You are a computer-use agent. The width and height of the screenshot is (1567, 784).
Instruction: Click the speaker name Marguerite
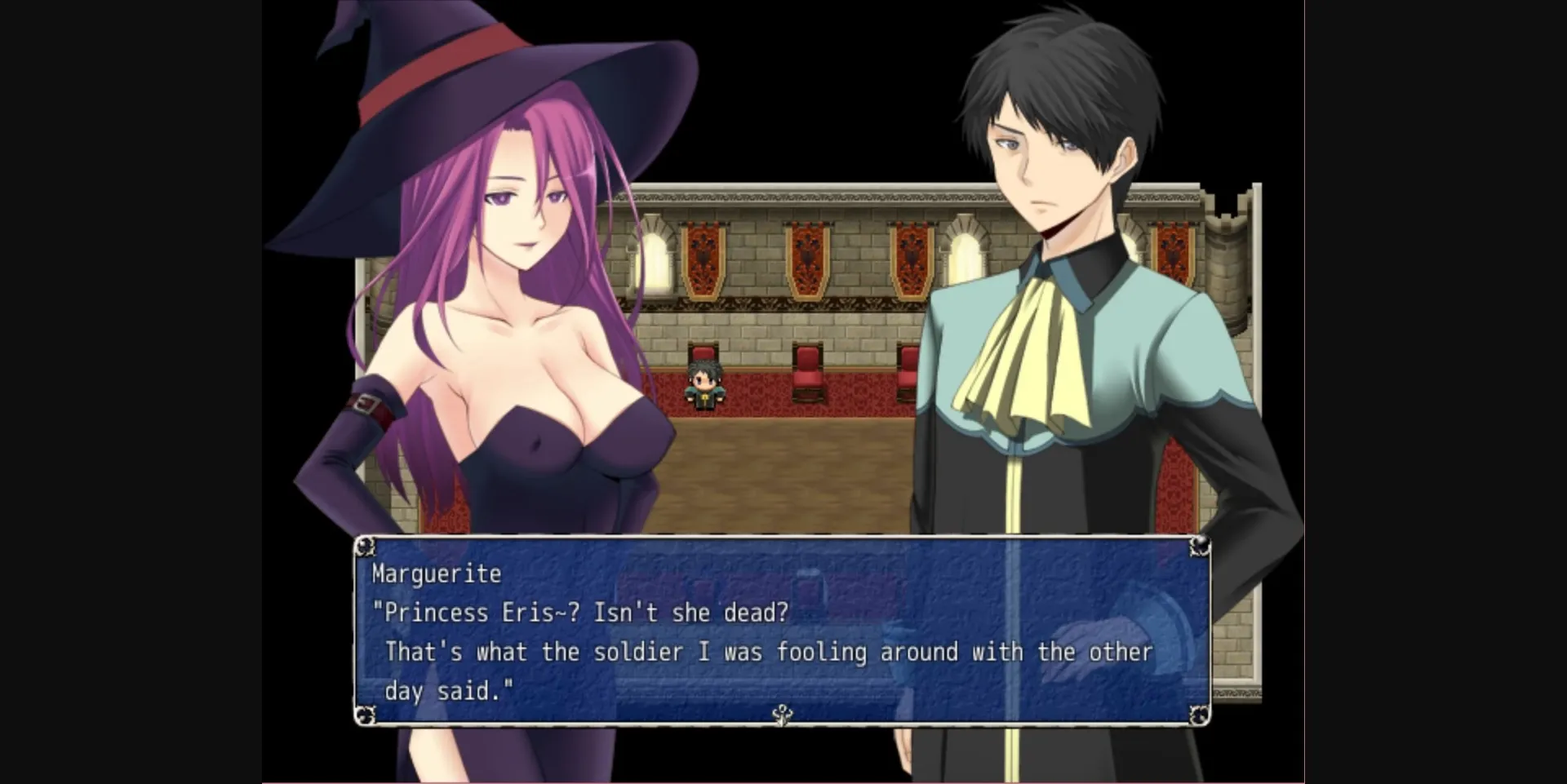436,574
